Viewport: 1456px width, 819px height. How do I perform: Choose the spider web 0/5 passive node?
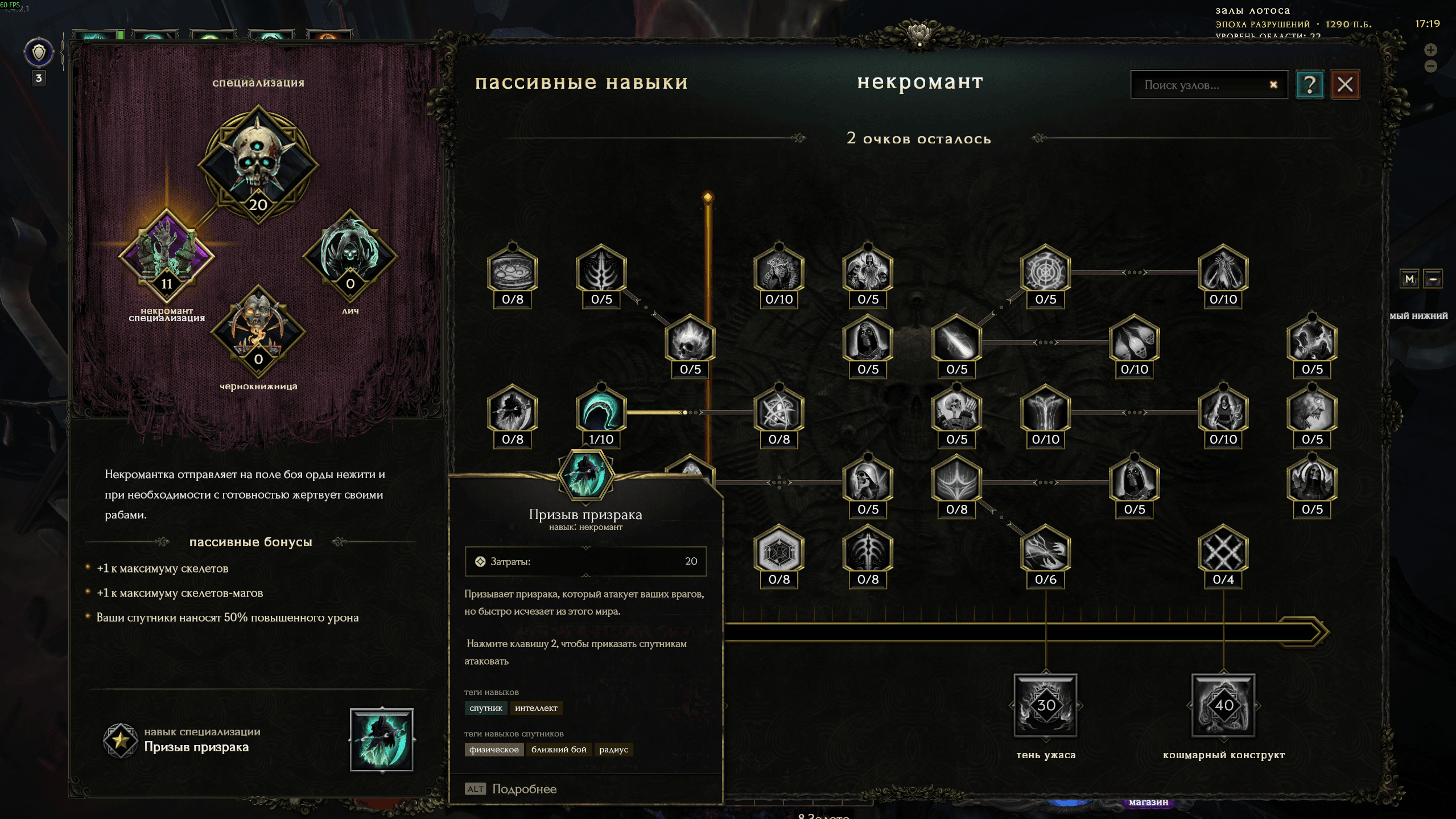click(1045, 273)
